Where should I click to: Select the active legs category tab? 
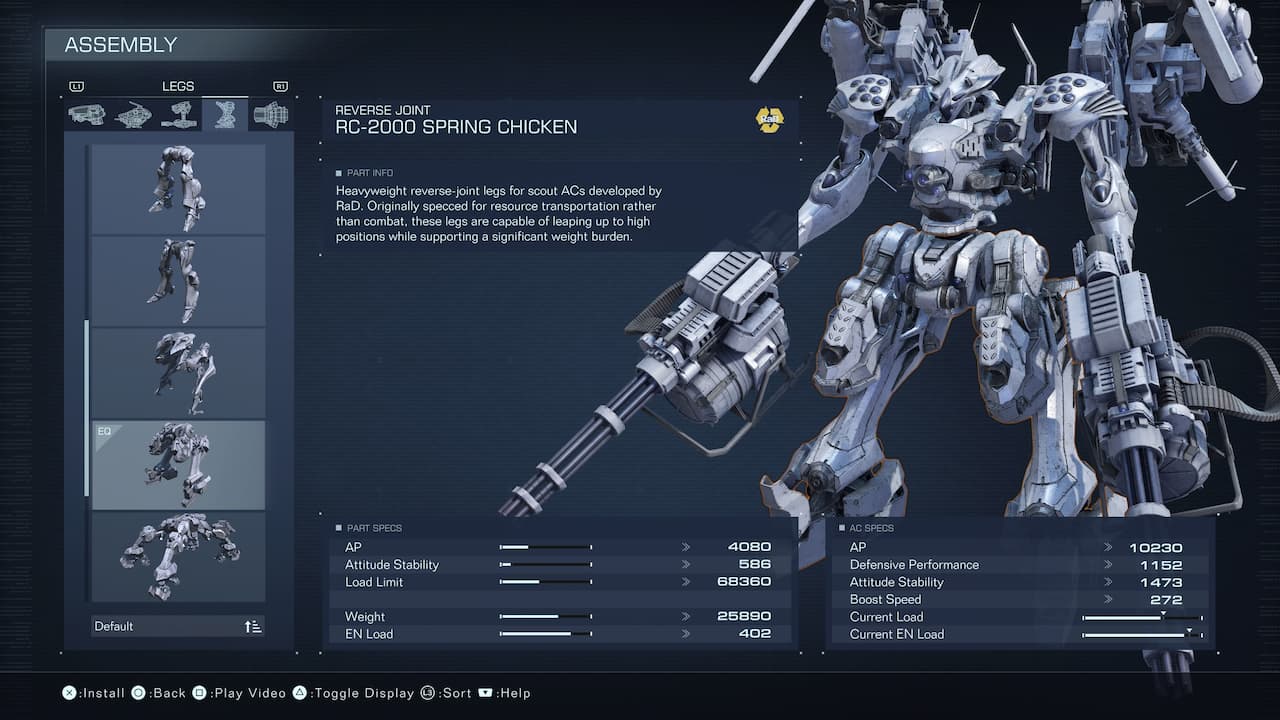tap(225, 115)
